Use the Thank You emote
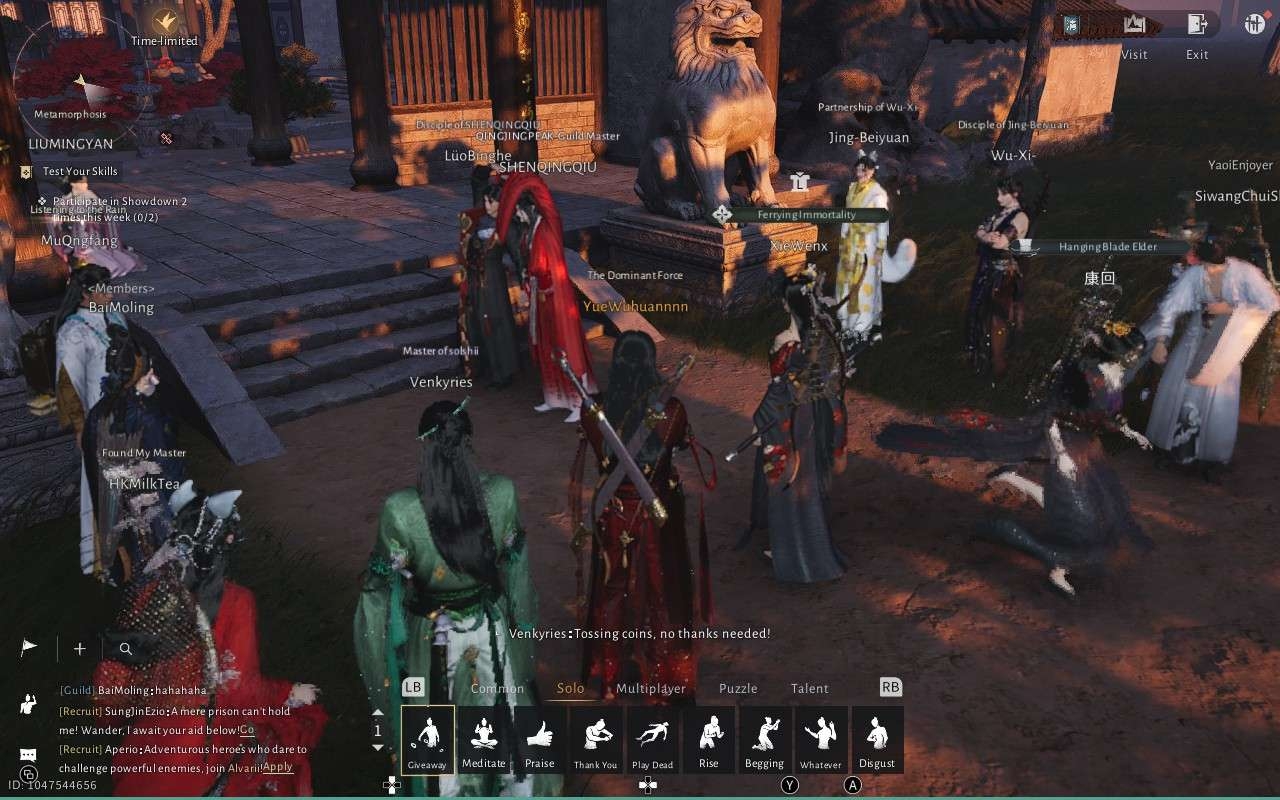This screenshot has width=1280, height=800. [596, 740]
